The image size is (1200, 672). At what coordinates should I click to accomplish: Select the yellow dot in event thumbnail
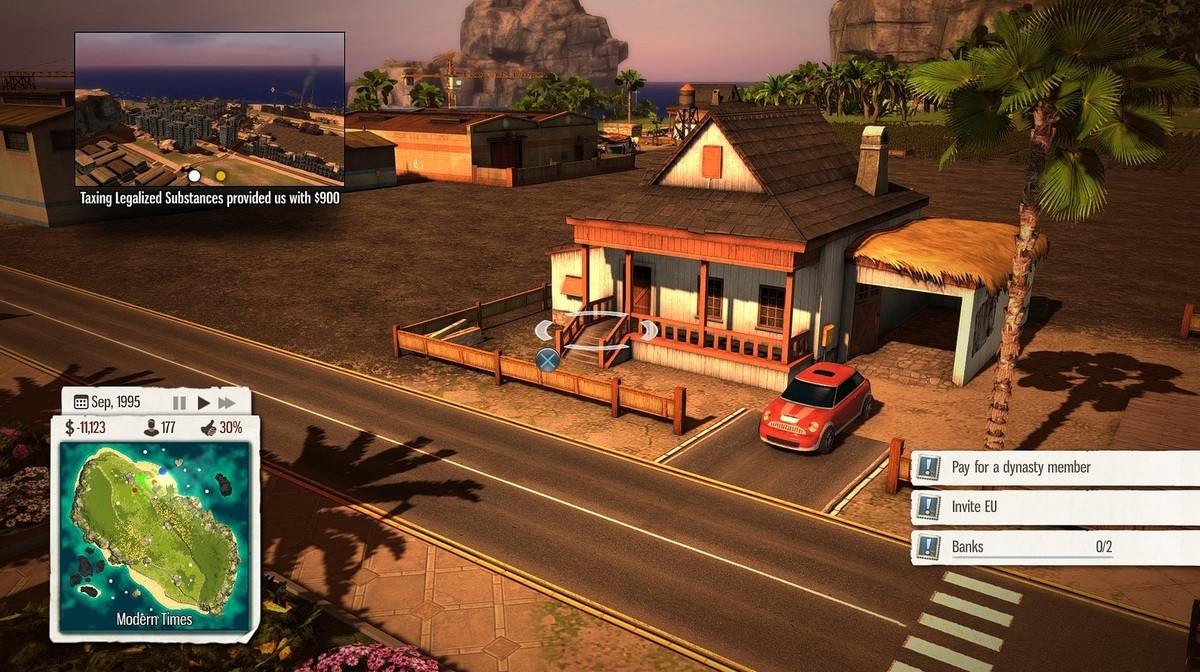pyautogui.click(x=221, y=176)
